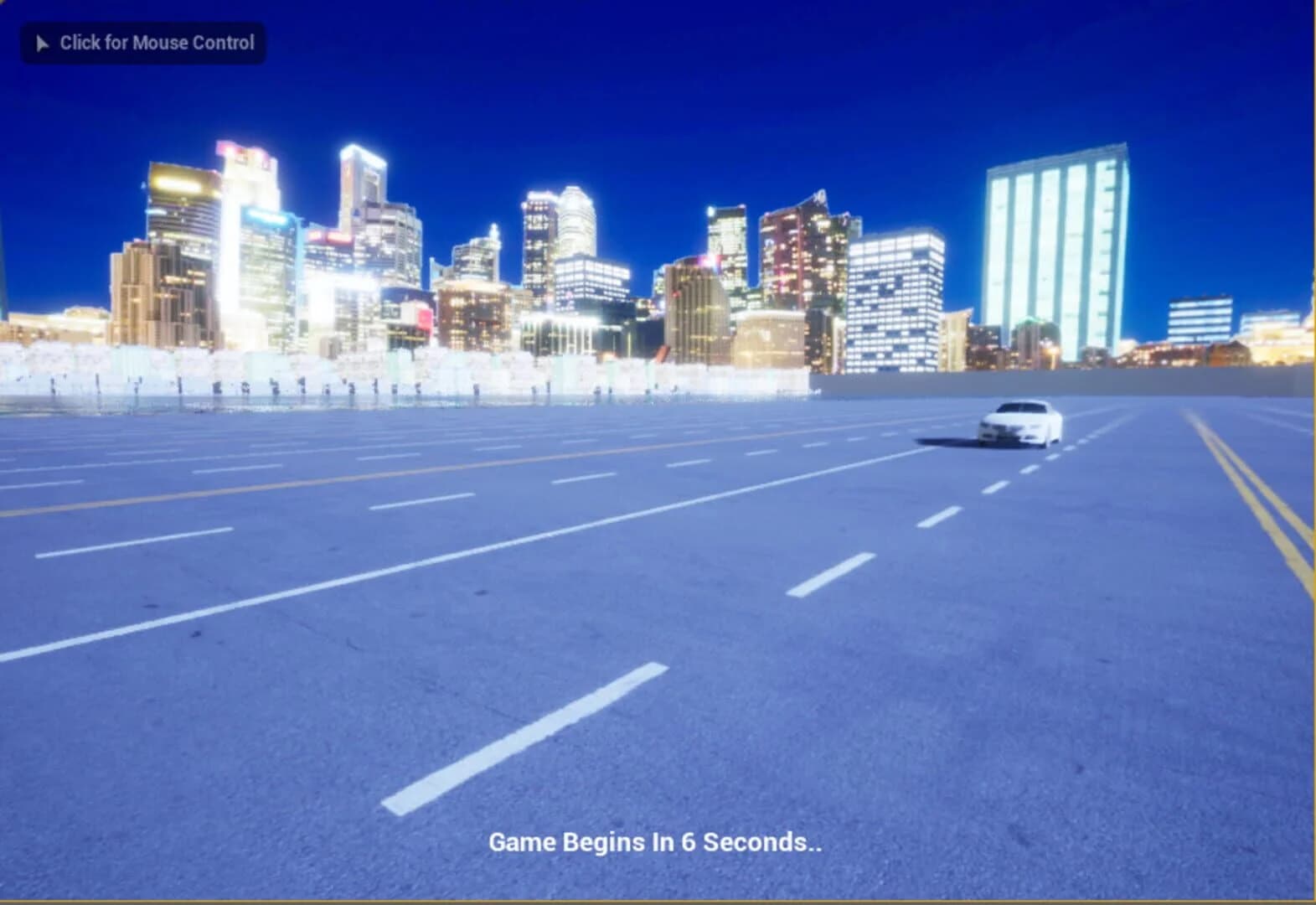
Task: Click the 'Click for Mouse Control' button
Action: [142, 43]
